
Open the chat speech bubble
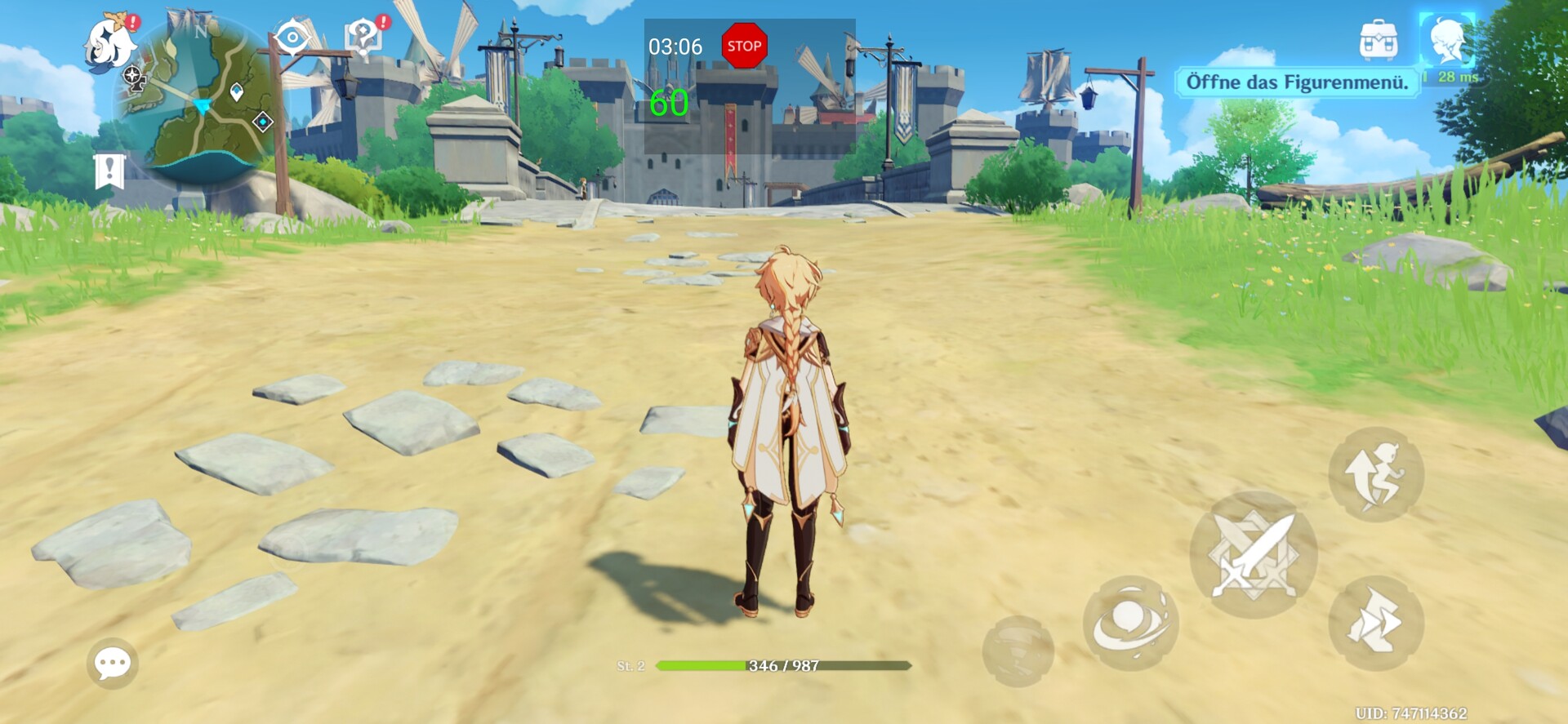(113, 663)
